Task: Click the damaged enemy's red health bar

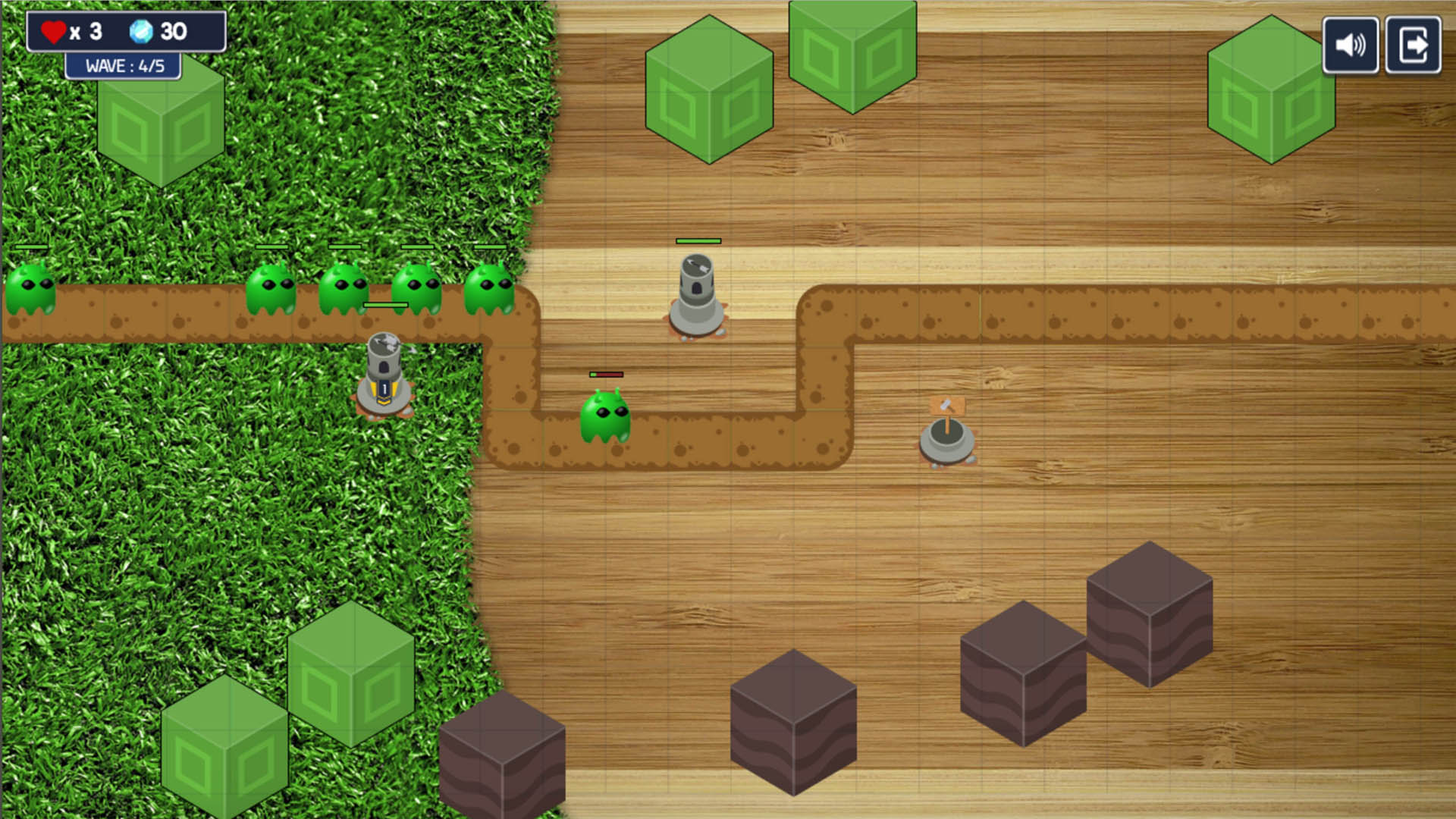Action: click(605, 374)
